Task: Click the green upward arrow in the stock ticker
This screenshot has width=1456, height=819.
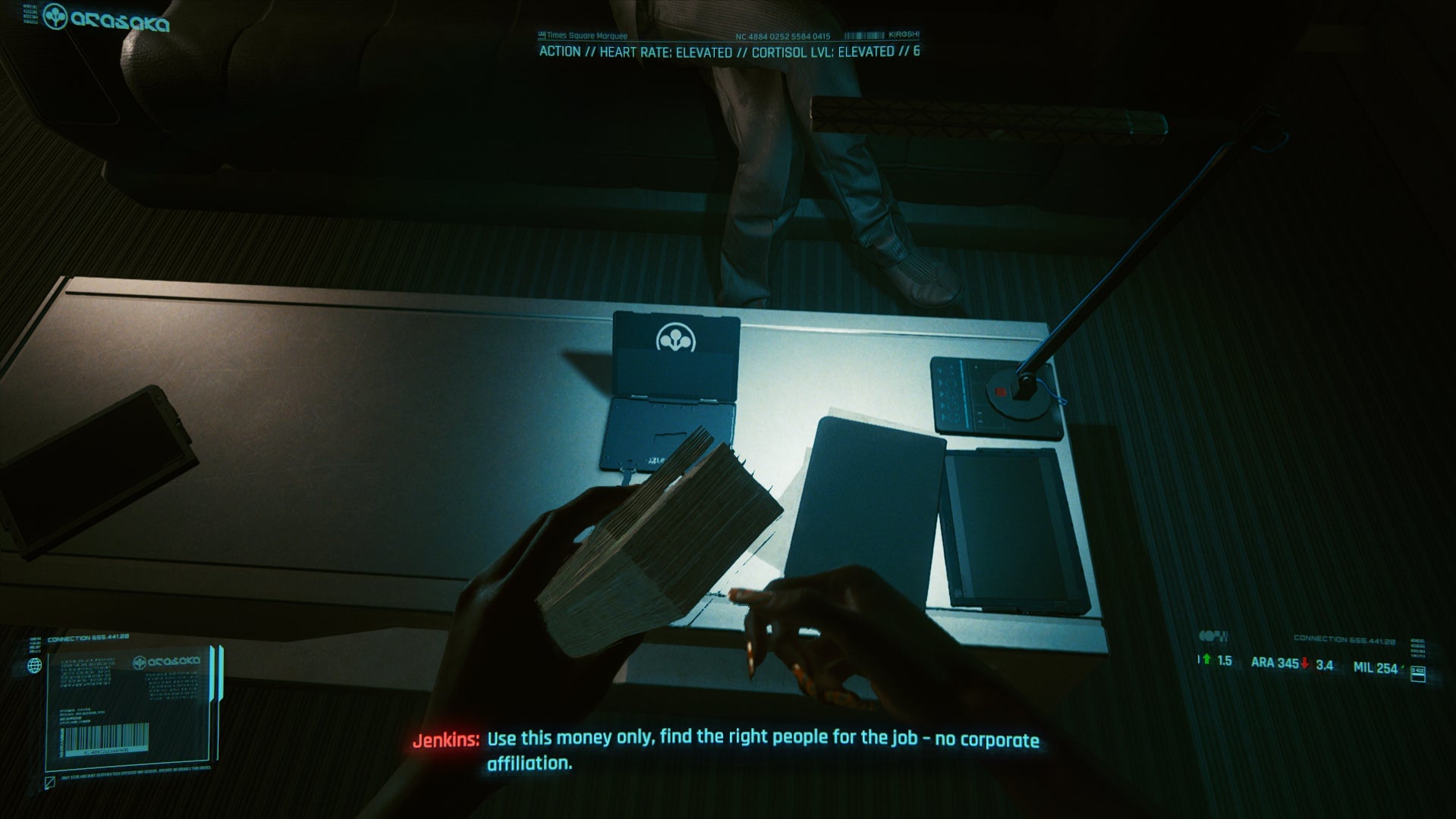Action: [1207, 658]
